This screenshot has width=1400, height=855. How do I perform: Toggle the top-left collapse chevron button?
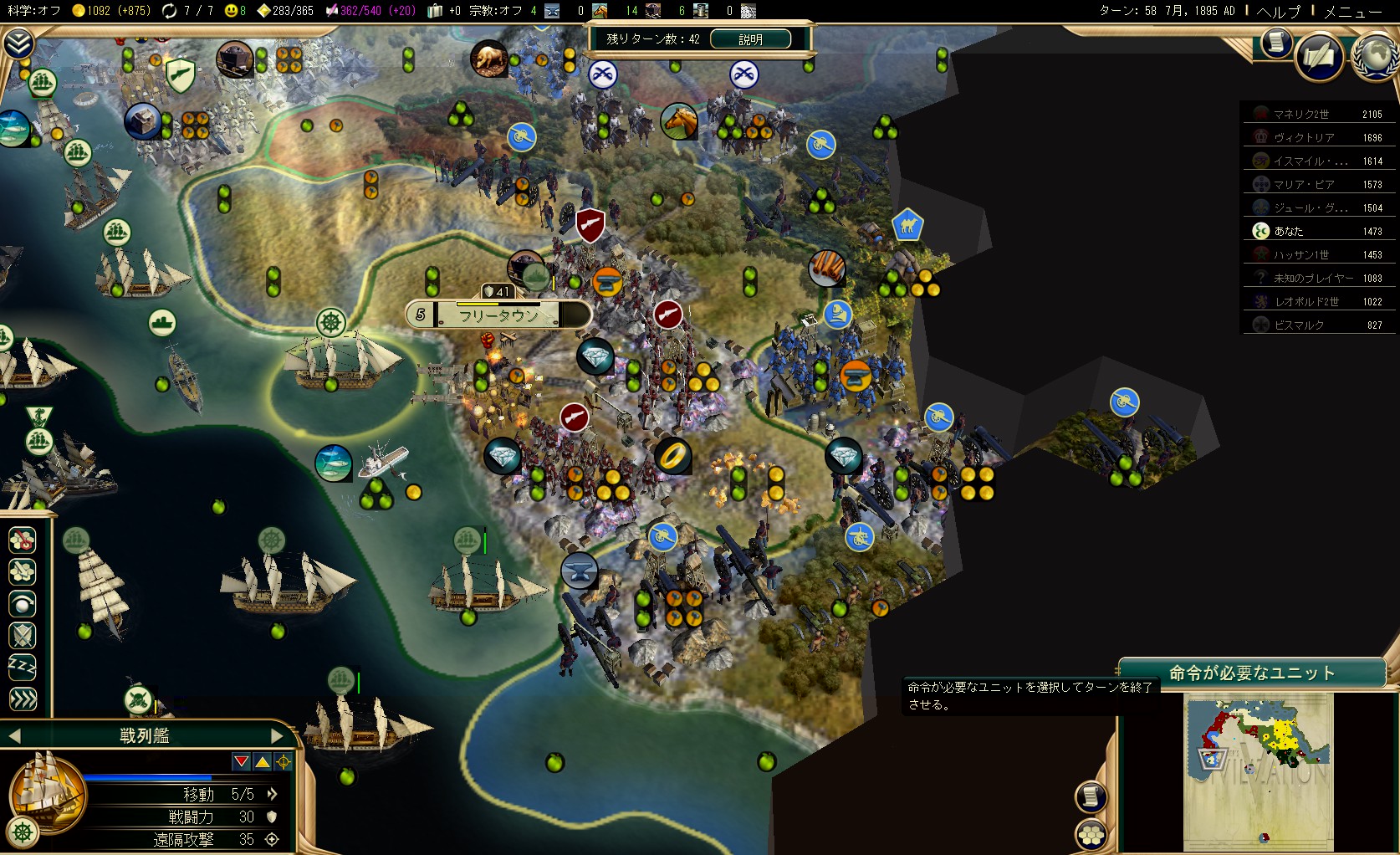point(18,43)
